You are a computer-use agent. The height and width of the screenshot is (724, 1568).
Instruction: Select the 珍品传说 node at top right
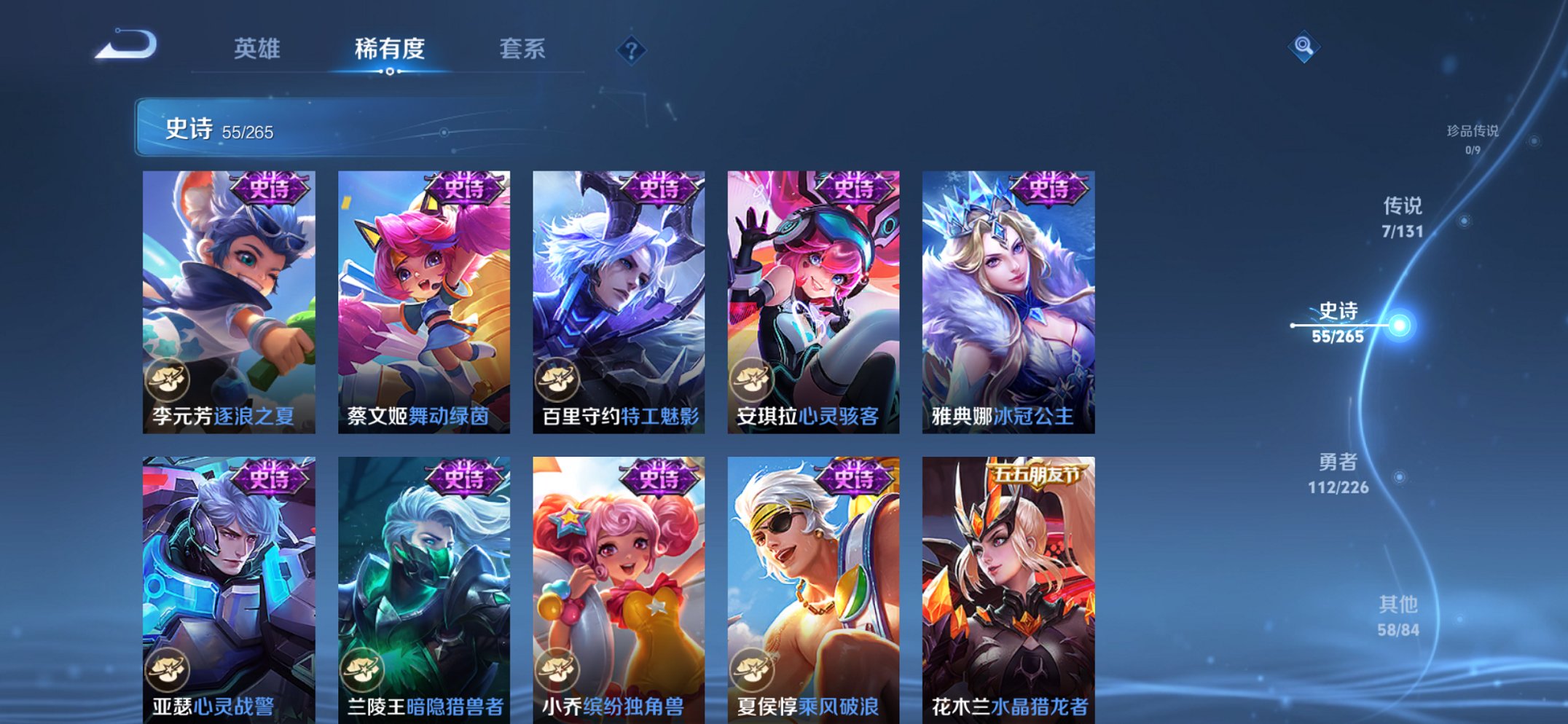1472,131
